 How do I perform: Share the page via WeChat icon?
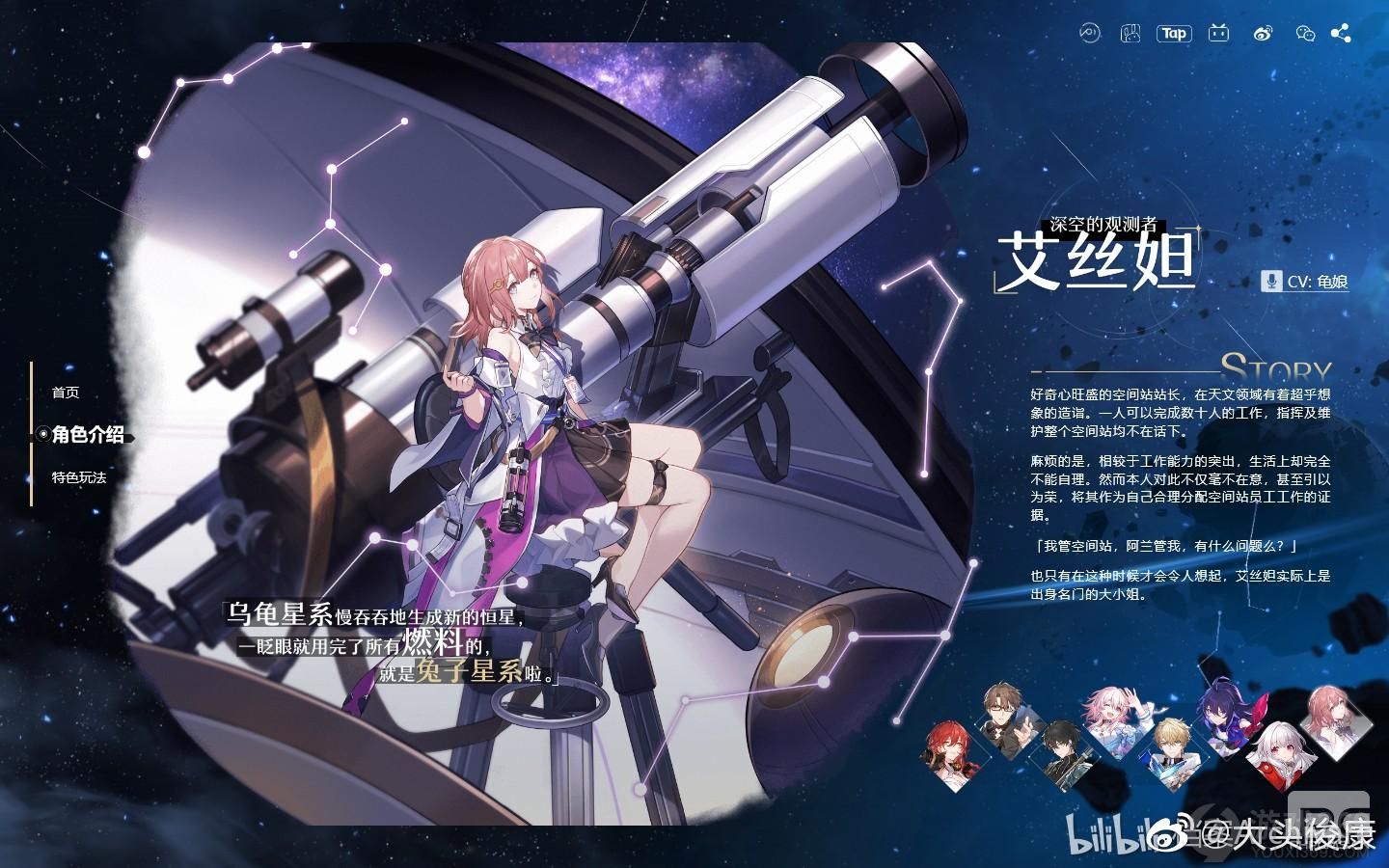1305,33
